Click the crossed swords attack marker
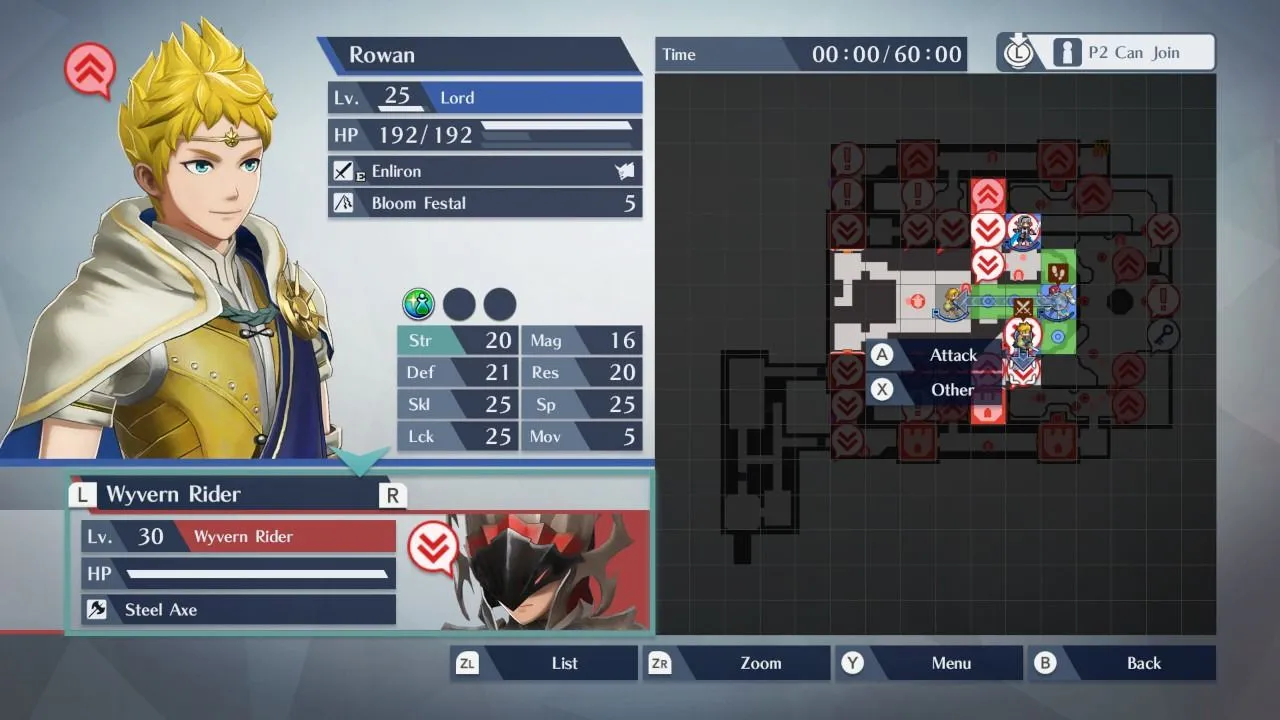1280x720 pixels. coord(1023,307)
